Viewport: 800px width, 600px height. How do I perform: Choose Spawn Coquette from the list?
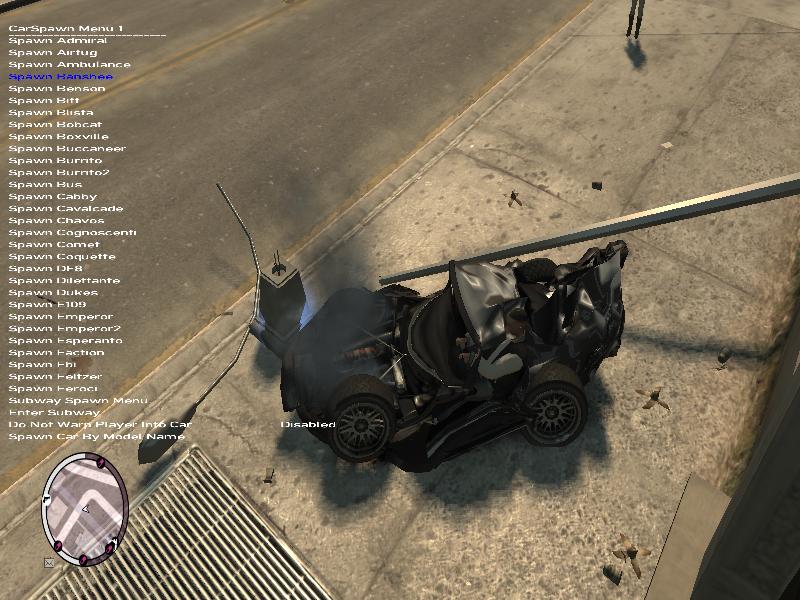pos(62,257)
